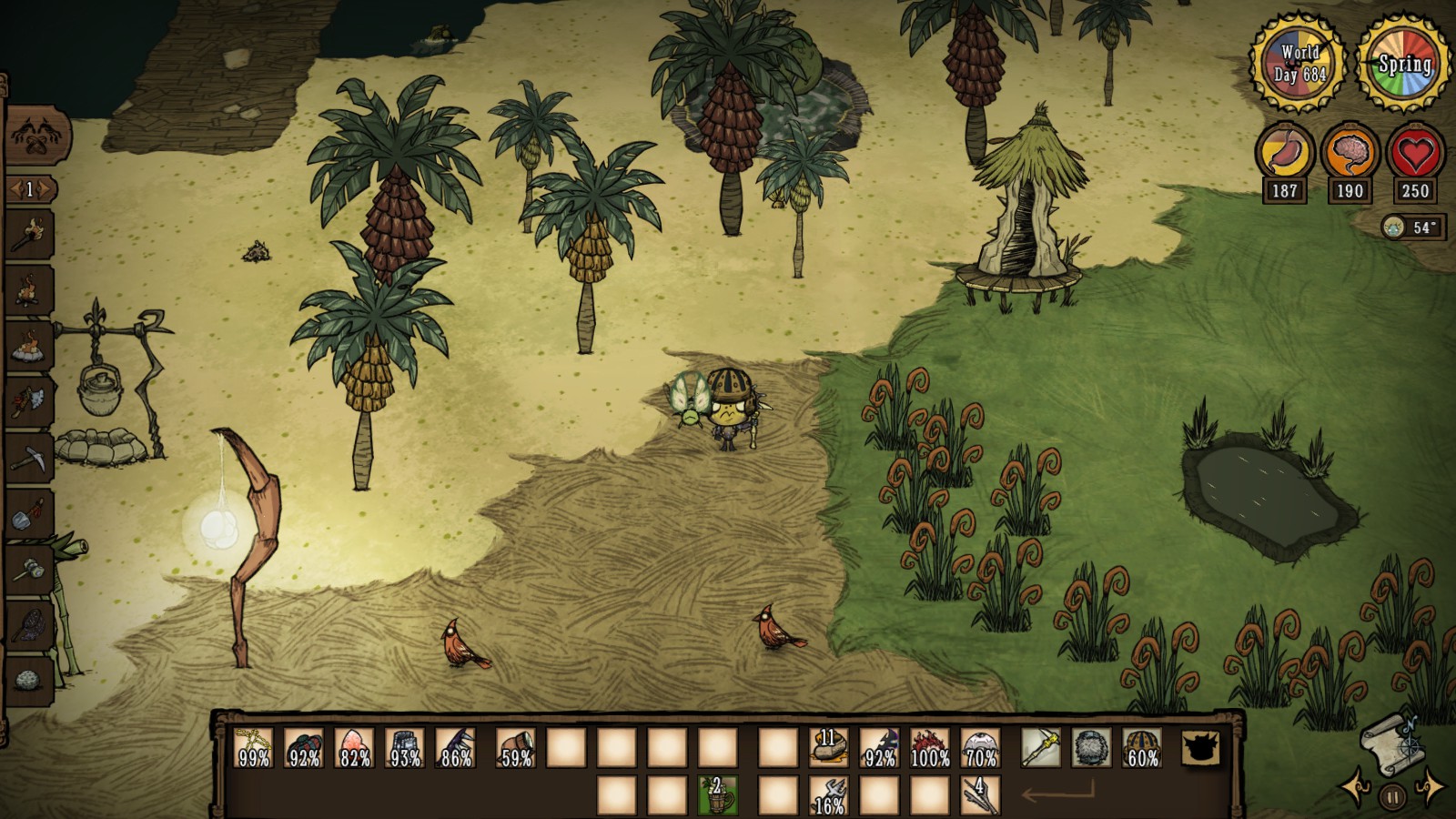This screenshot has height=819, width=1456.
Task: Rotate camera with the right arrow
Action: pyautogui.click(x=1428, y=790)
